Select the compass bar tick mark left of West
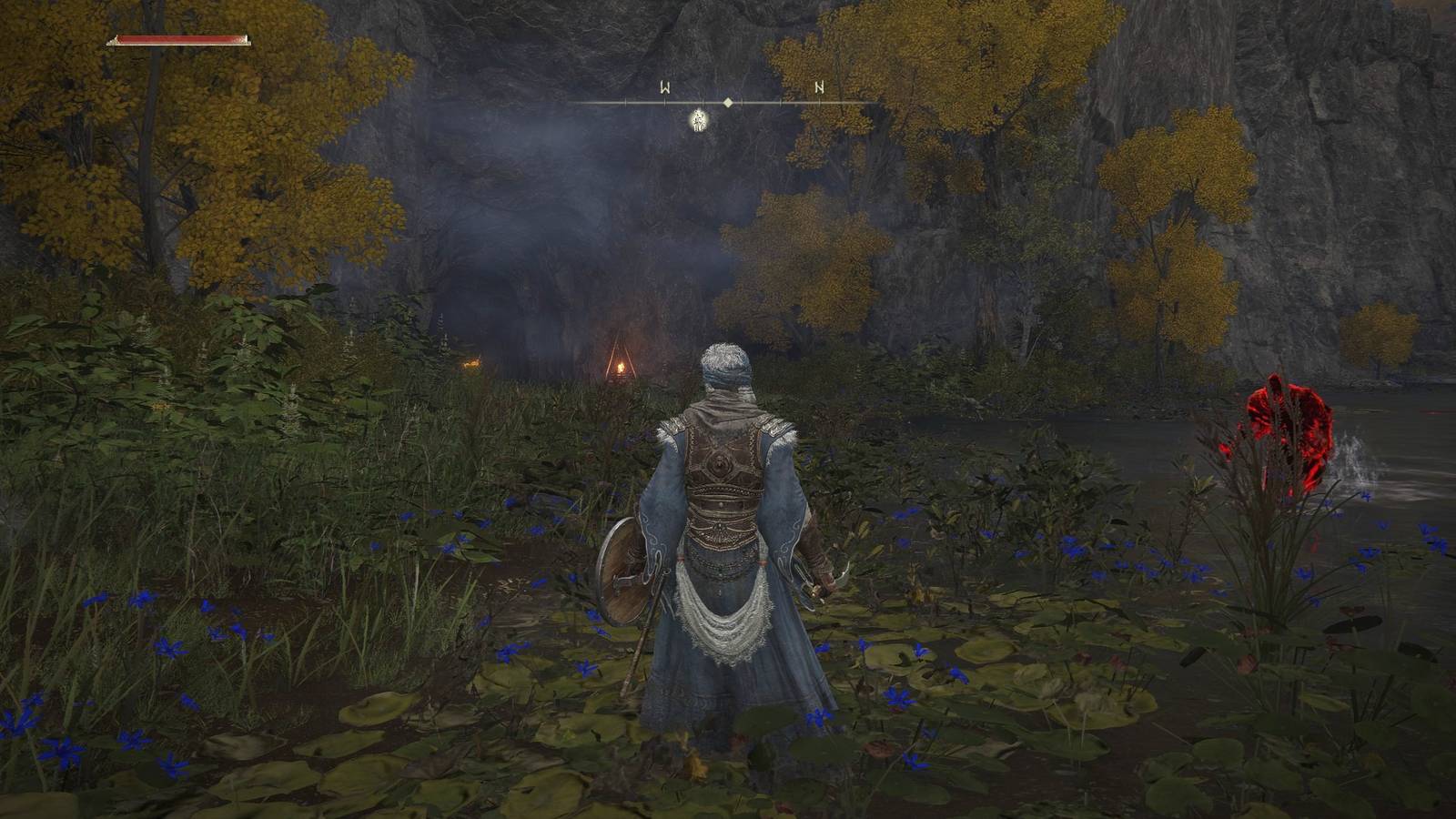 (x=624, y=102)
